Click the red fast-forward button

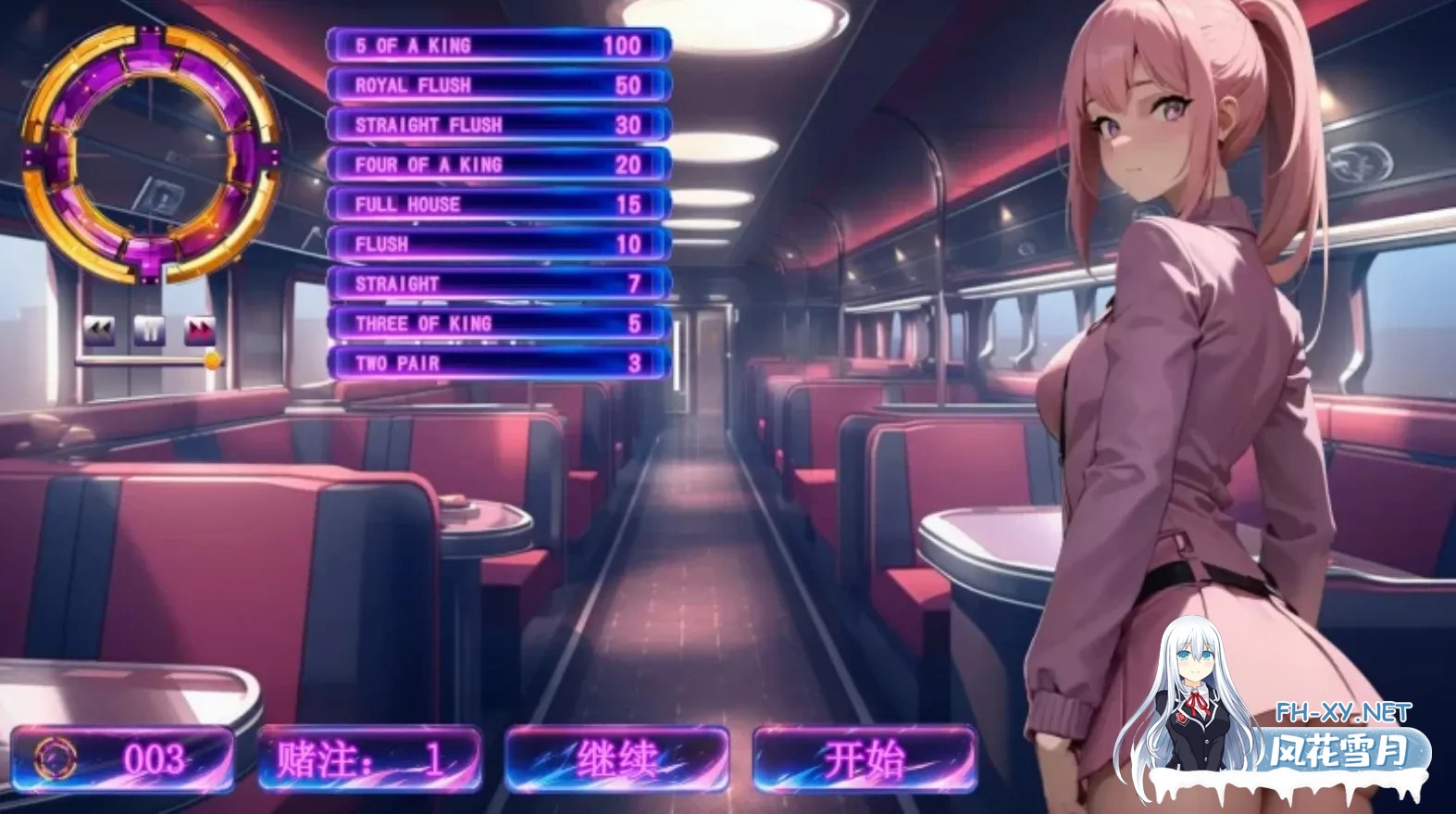[x=200, y=329]
